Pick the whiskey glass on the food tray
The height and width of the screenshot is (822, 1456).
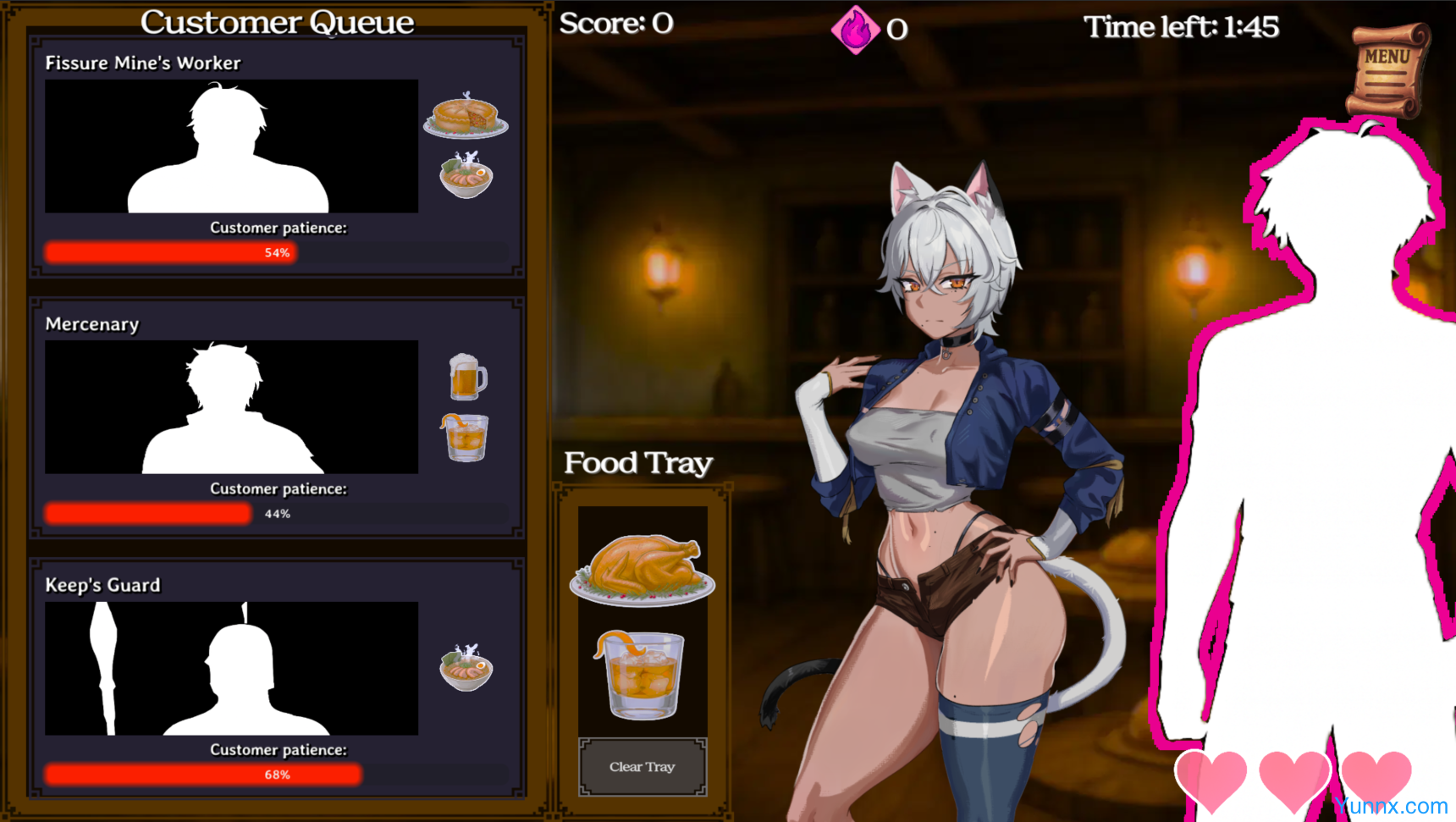click(x=641, y=675)
